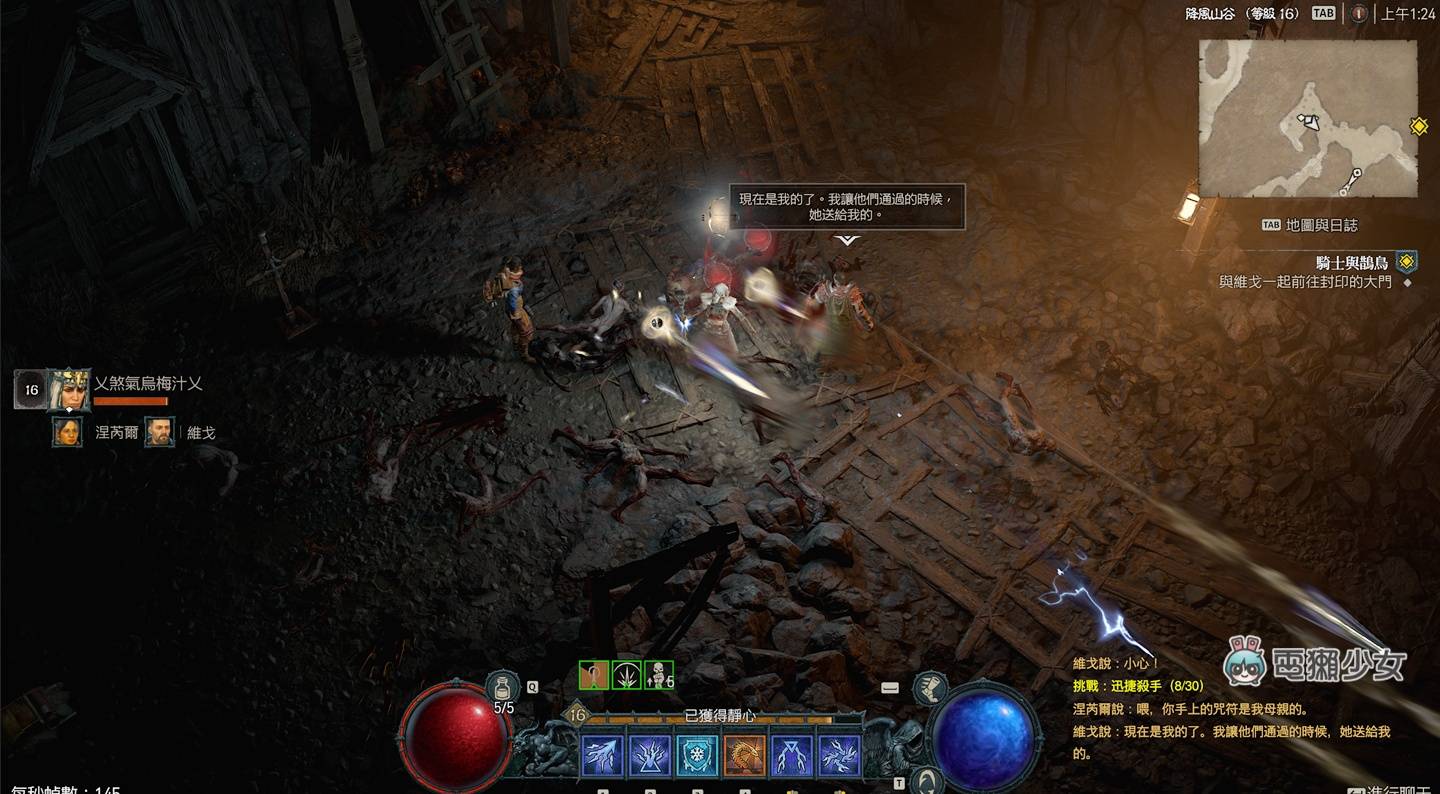Cast the lightning spear skill in first slot
The image size is (1440, 794).
(x=602, y=756)
